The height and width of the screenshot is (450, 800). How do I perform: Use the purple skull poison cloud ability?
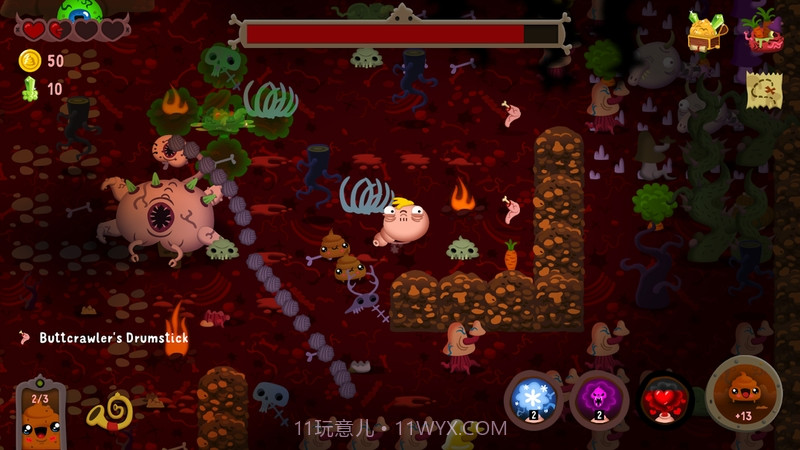point(599,399)
